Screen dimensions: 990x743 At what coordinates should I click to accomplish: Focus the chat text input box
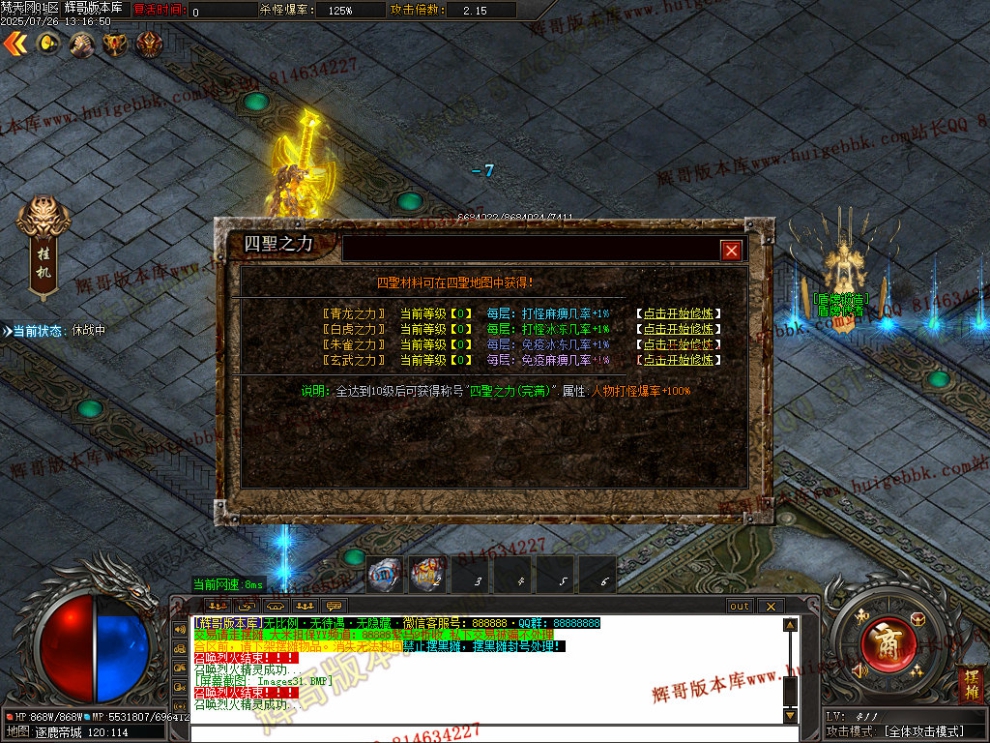(480, 733)
